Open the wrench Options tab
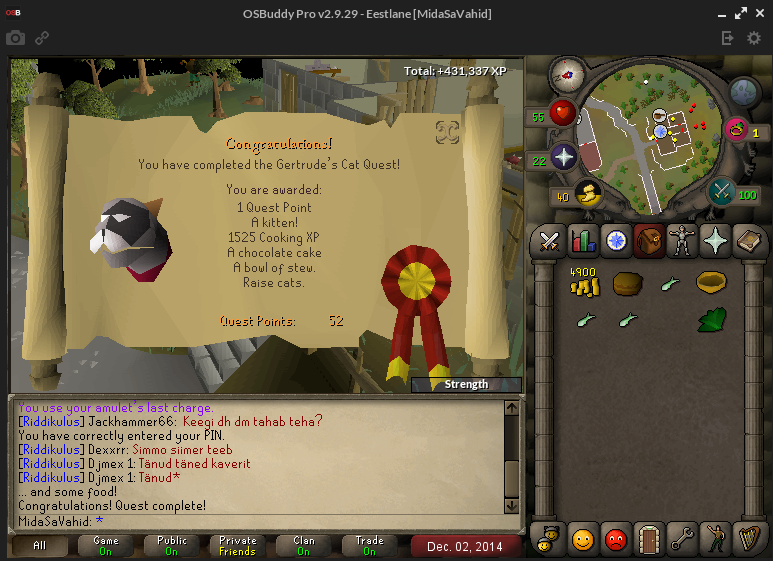 click(682, 539)
